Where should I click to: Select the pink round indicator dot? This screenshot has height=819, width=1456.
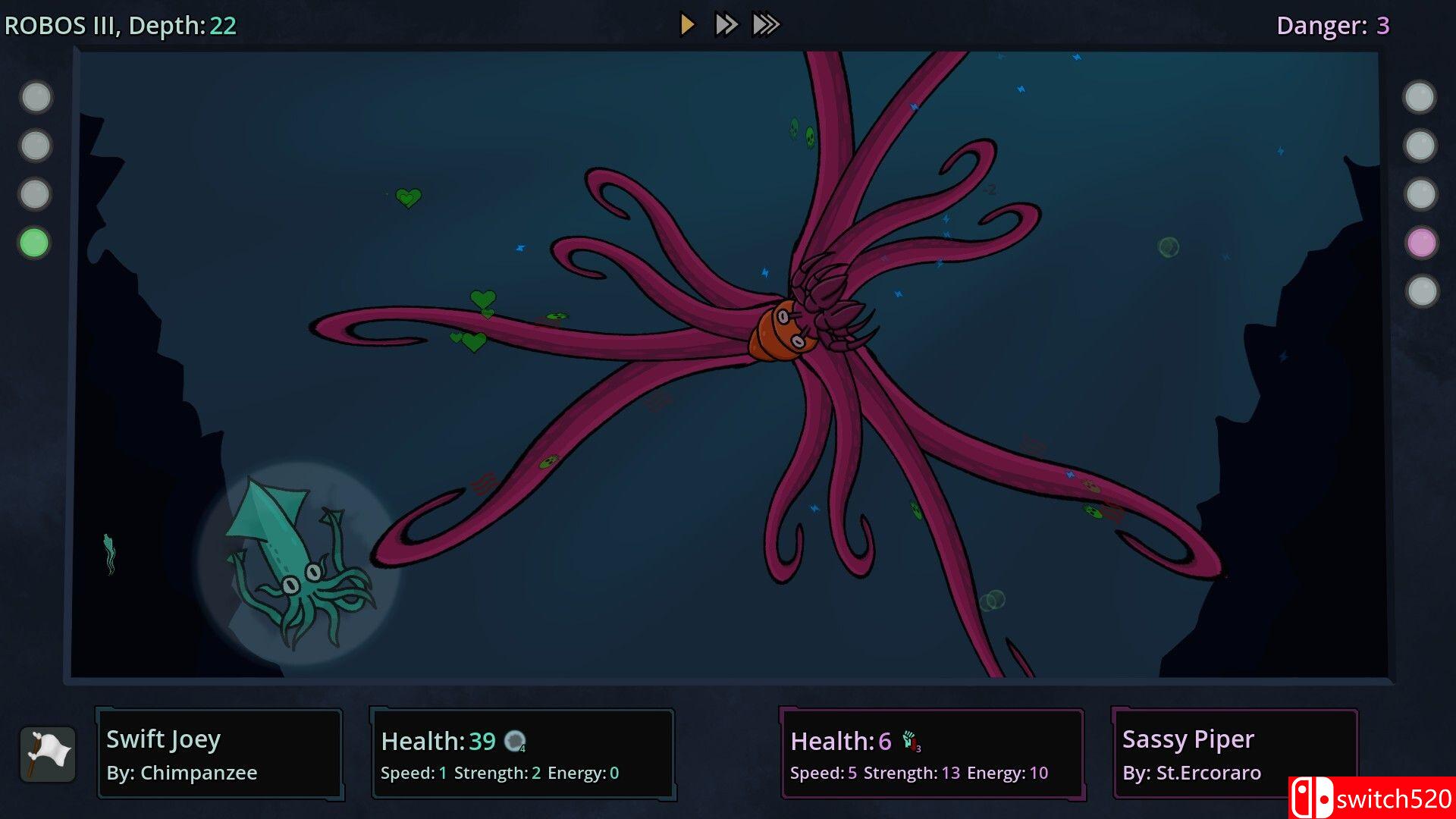(x=1421, y=243)
